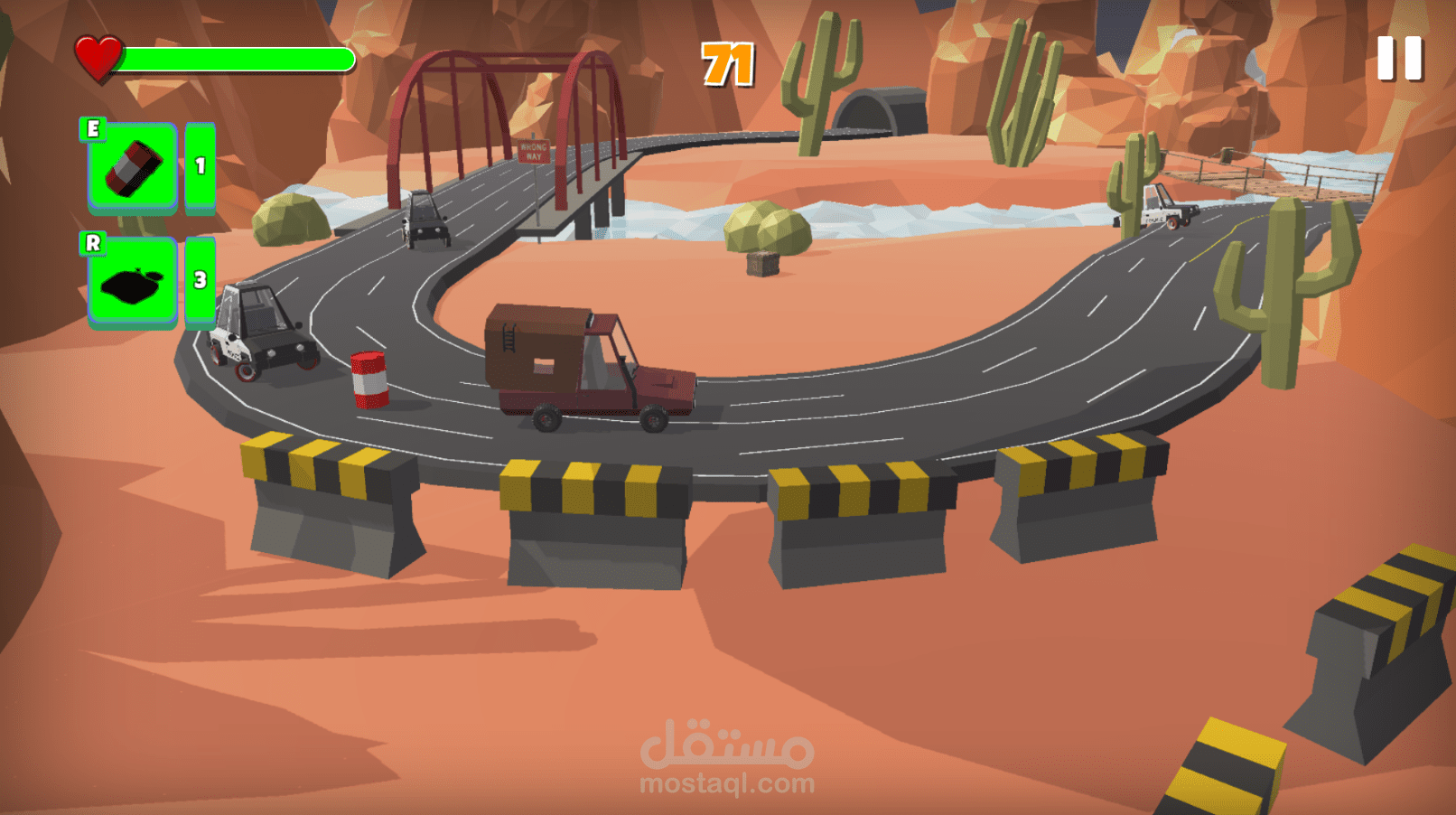Activate the black oil spill item

[132, 283]
